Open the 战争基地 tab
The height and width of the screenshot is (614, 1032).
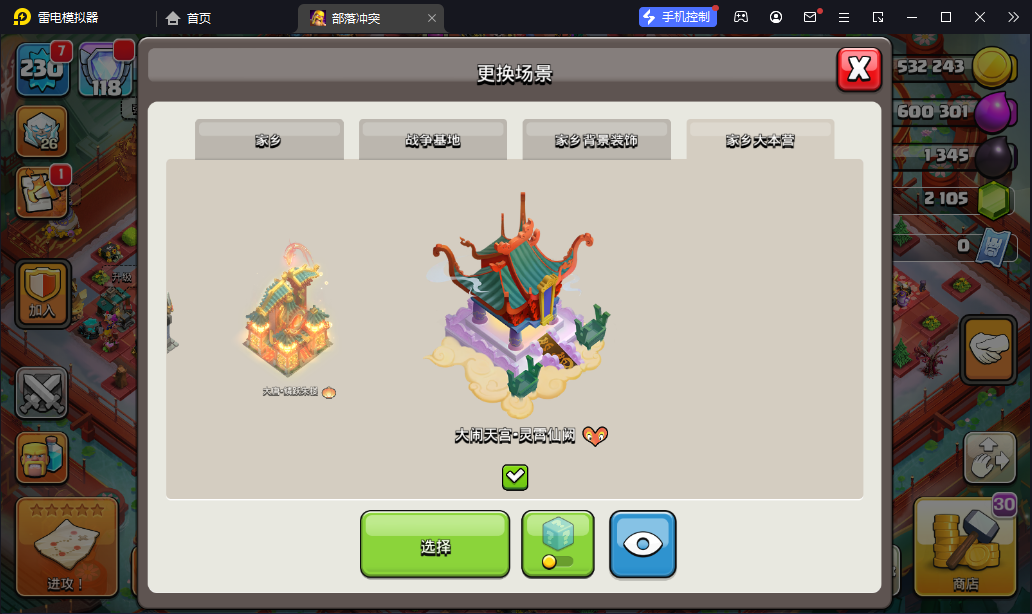(433, 140)
